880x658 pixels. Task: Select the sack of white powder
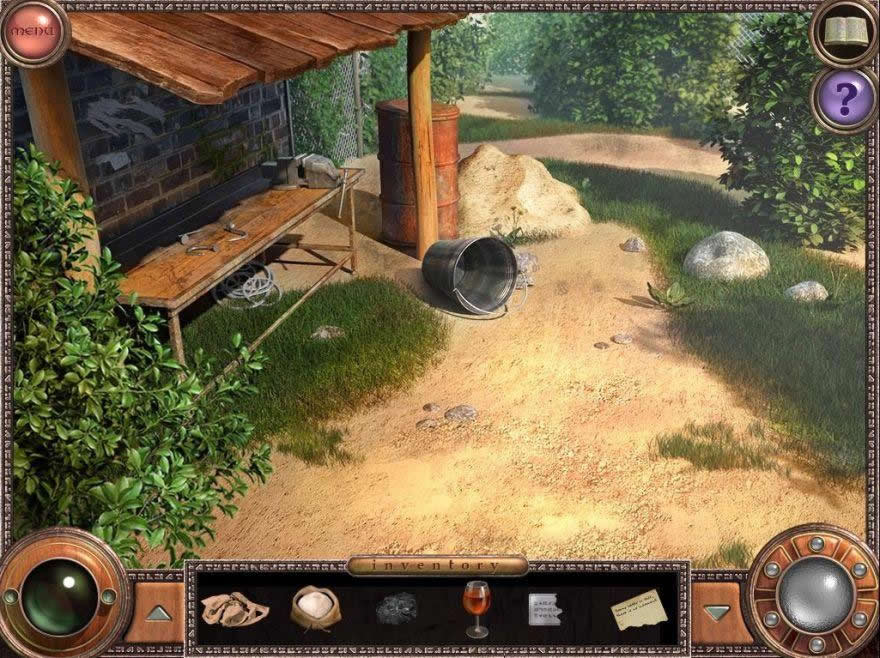click(315, 607)
